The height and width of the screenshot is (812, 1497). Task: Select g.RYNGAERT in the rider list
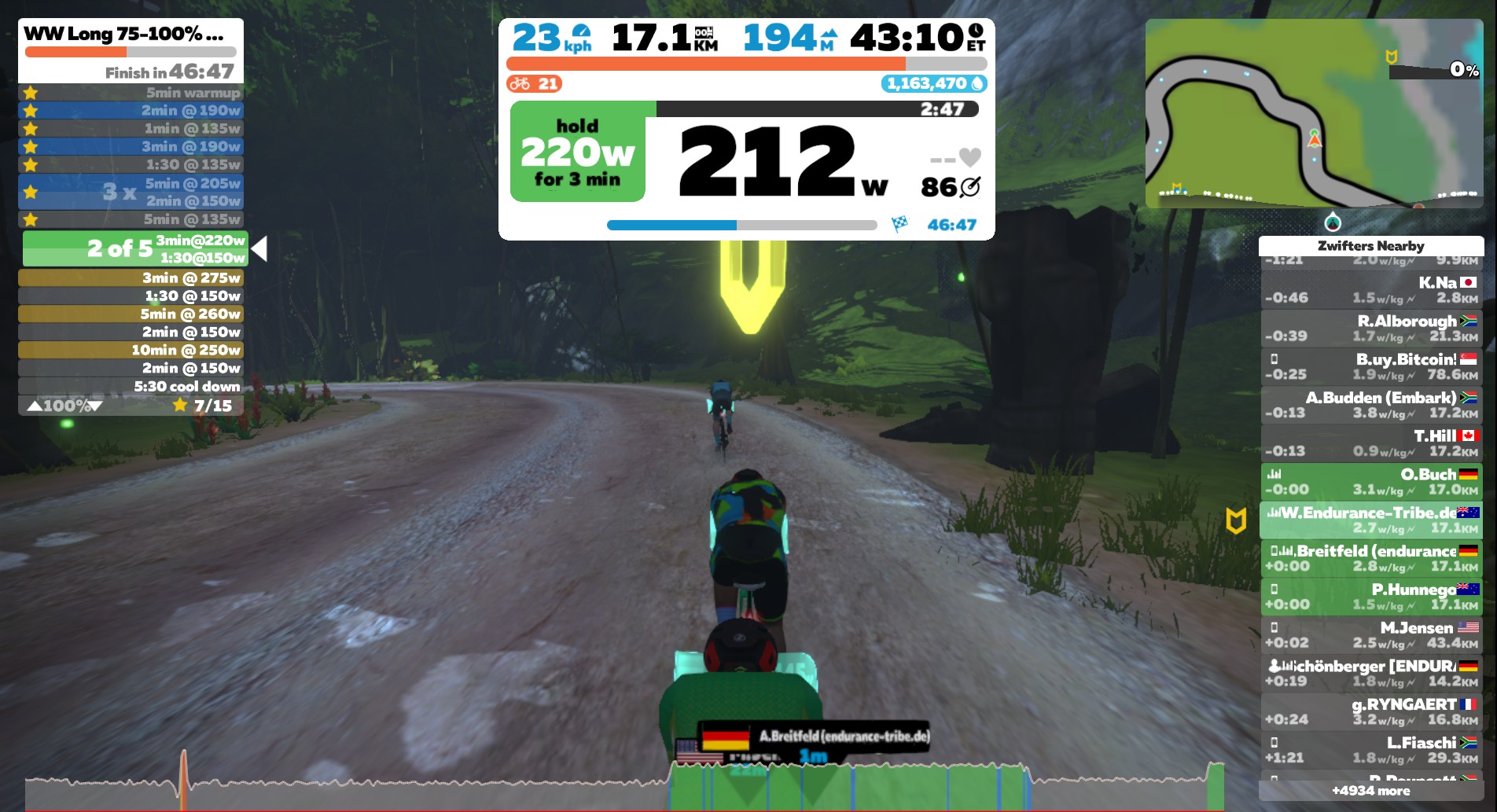coord(1370,711)
